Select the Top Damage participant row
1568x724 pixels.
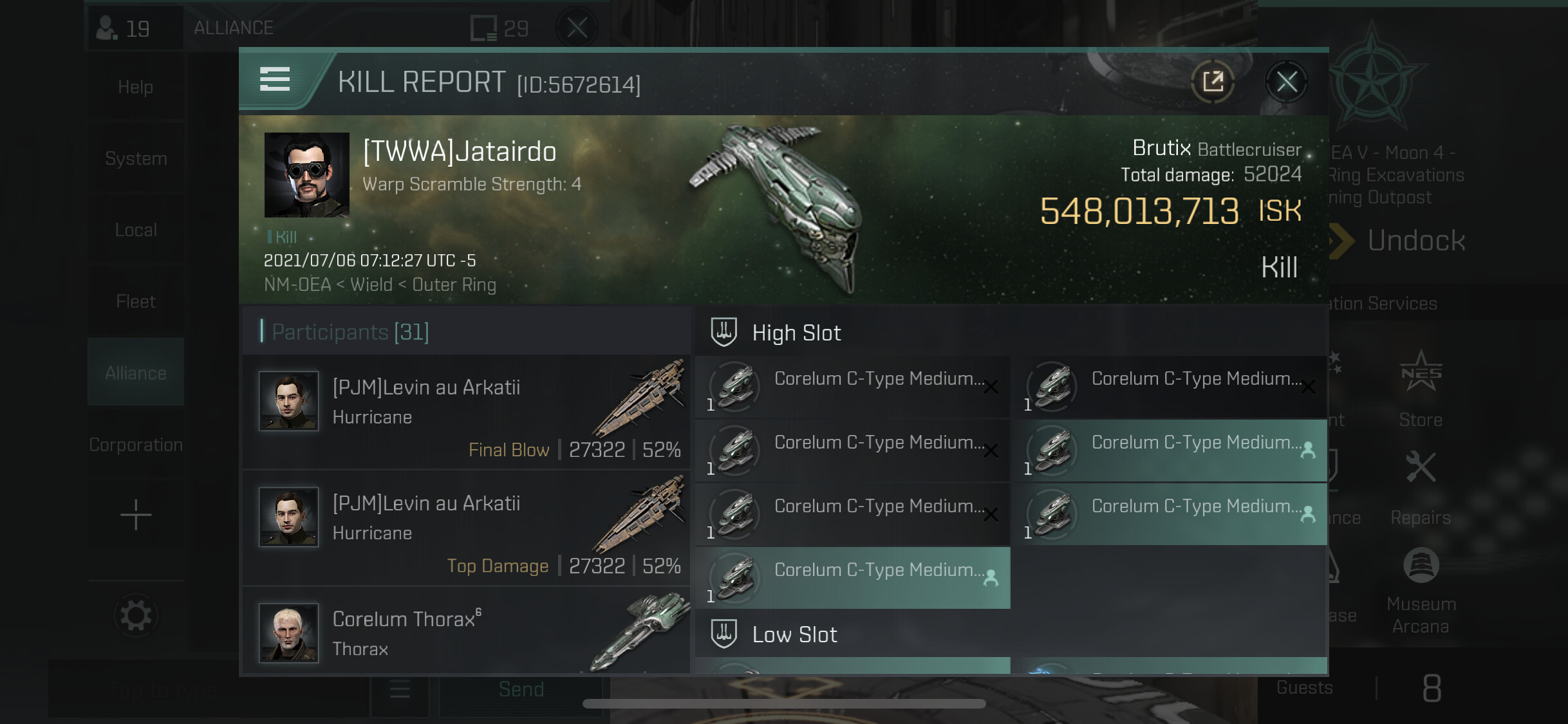point(466,528)
